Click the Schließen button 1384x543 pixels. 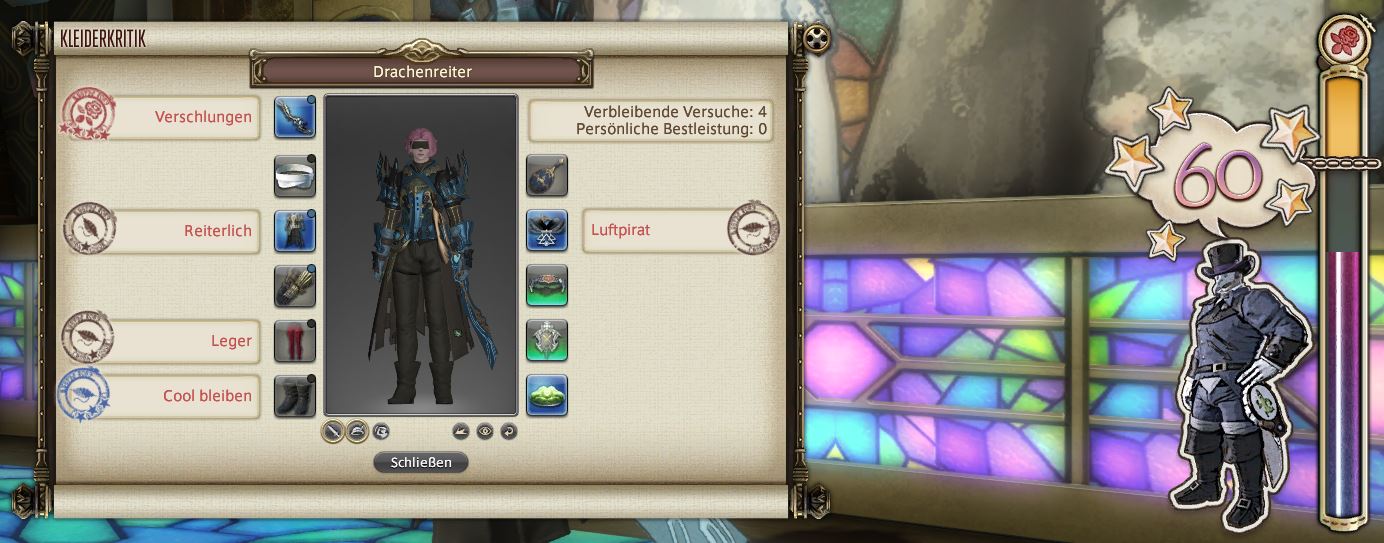[420, 462]
